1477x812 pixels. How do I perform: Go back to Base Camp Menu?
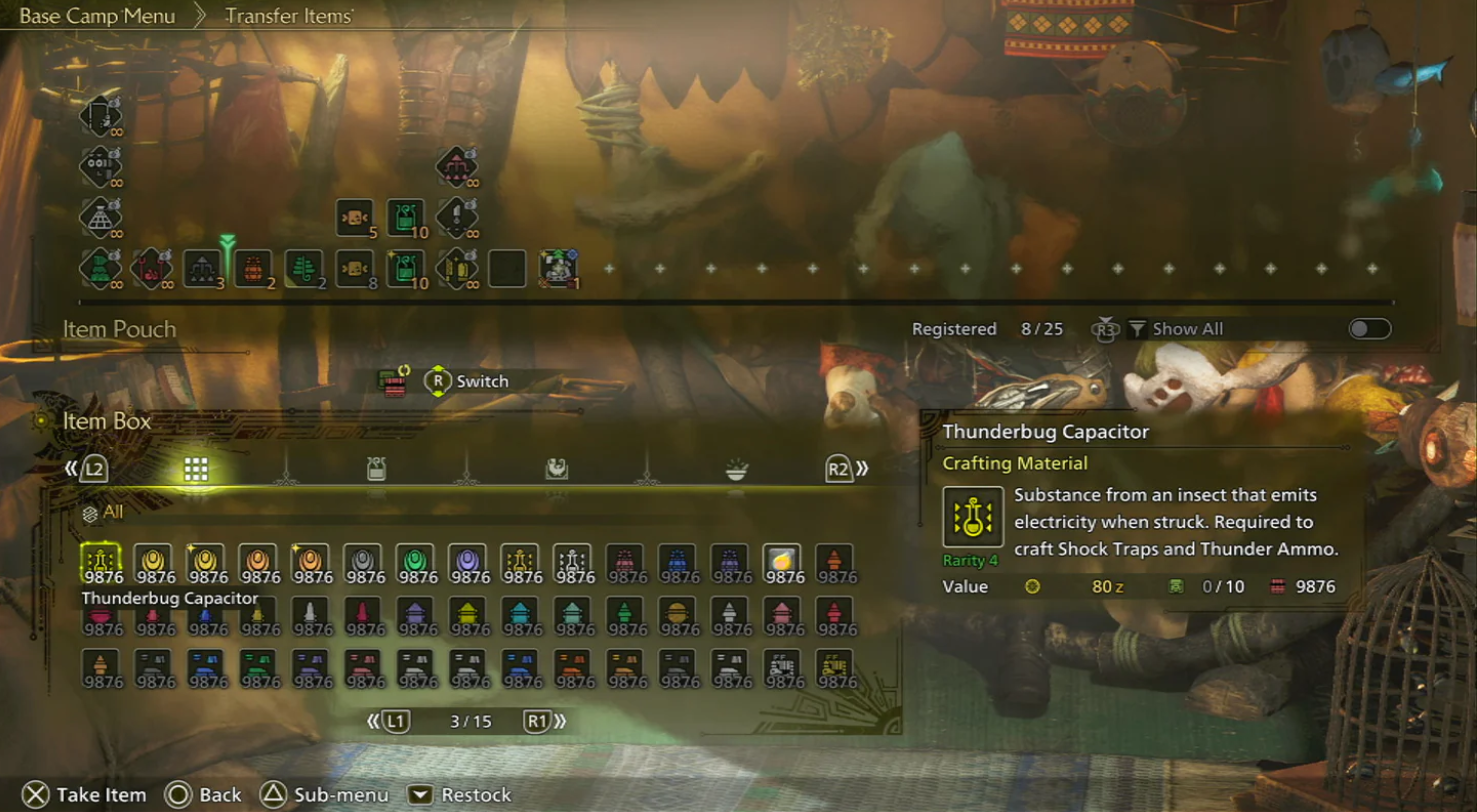pyautogui.click(x=97, y=16)
